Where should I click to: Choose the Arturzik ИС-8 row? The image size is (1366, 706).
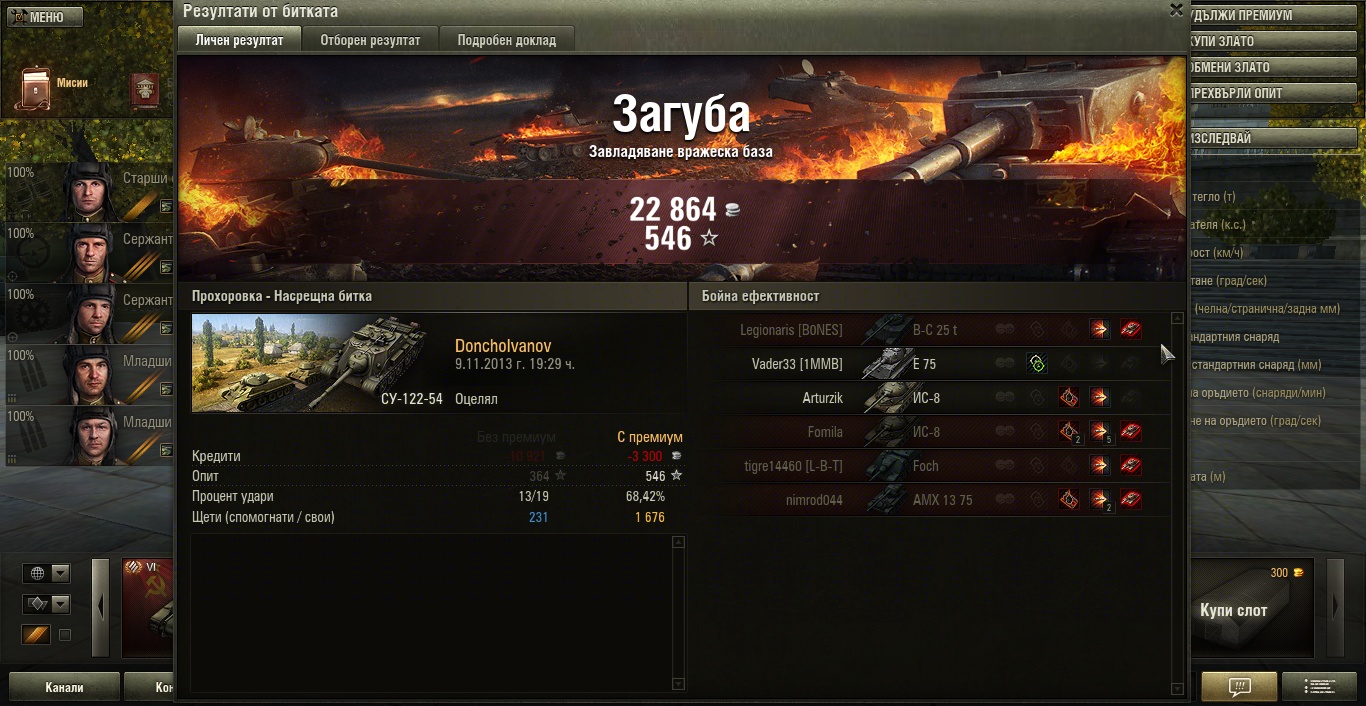(930, 398)
